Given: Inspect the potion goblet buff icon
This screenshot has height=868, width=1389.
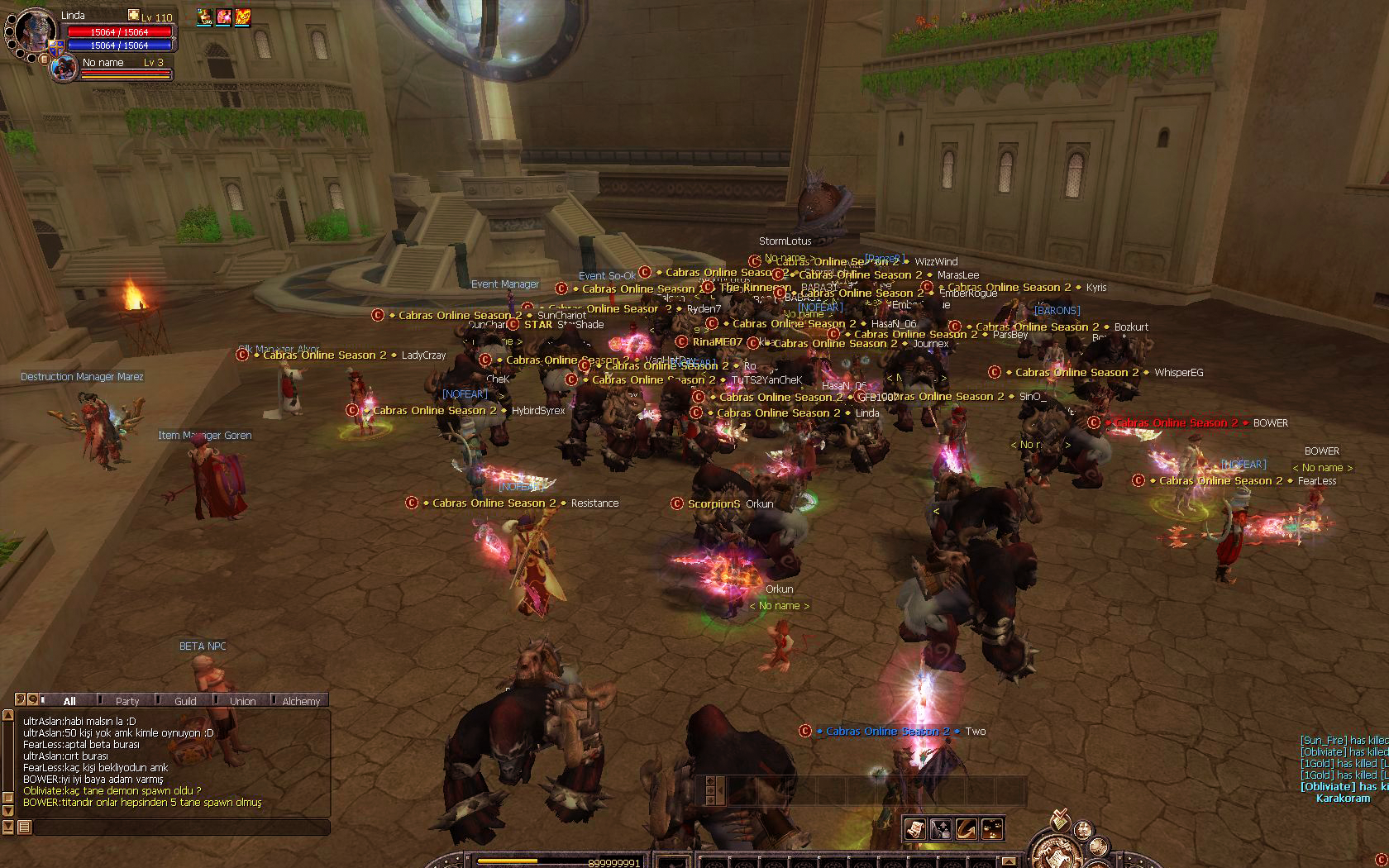Looking at the screenshot, I should [204, 17].
